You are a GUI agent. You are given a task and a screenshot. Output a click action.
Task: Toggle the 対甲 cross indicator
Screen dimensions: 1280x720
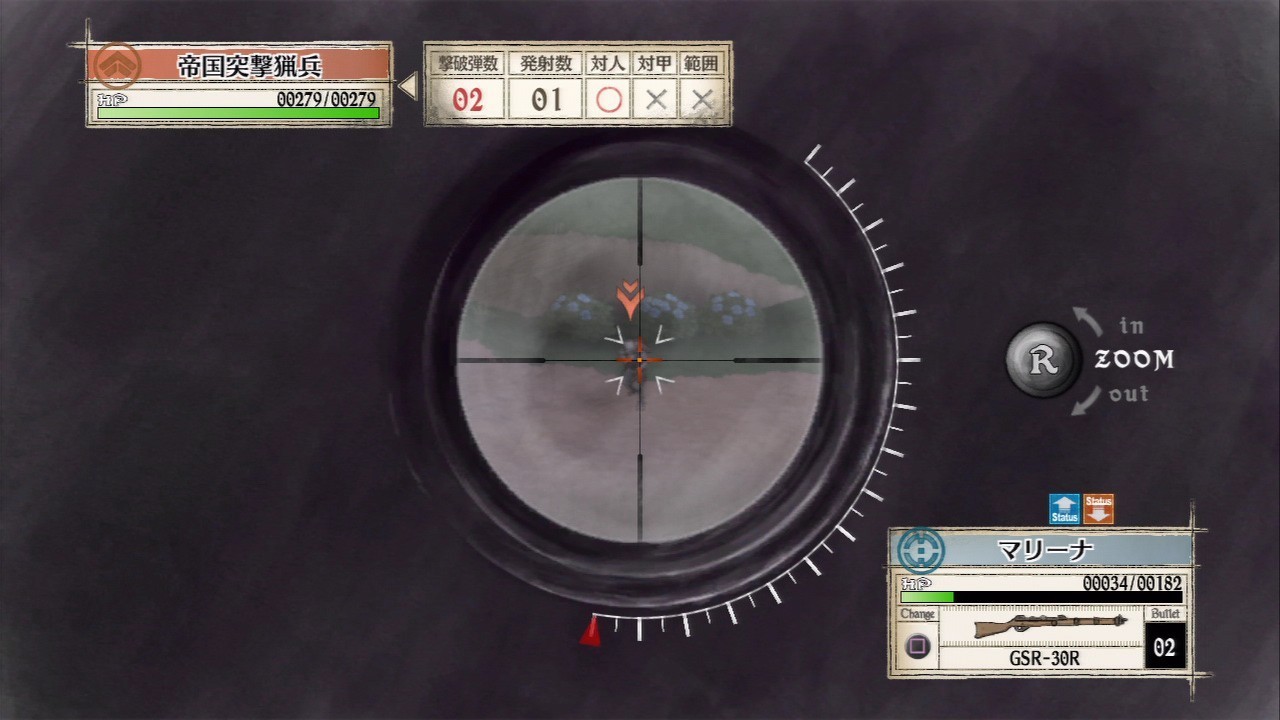(655, 99)
